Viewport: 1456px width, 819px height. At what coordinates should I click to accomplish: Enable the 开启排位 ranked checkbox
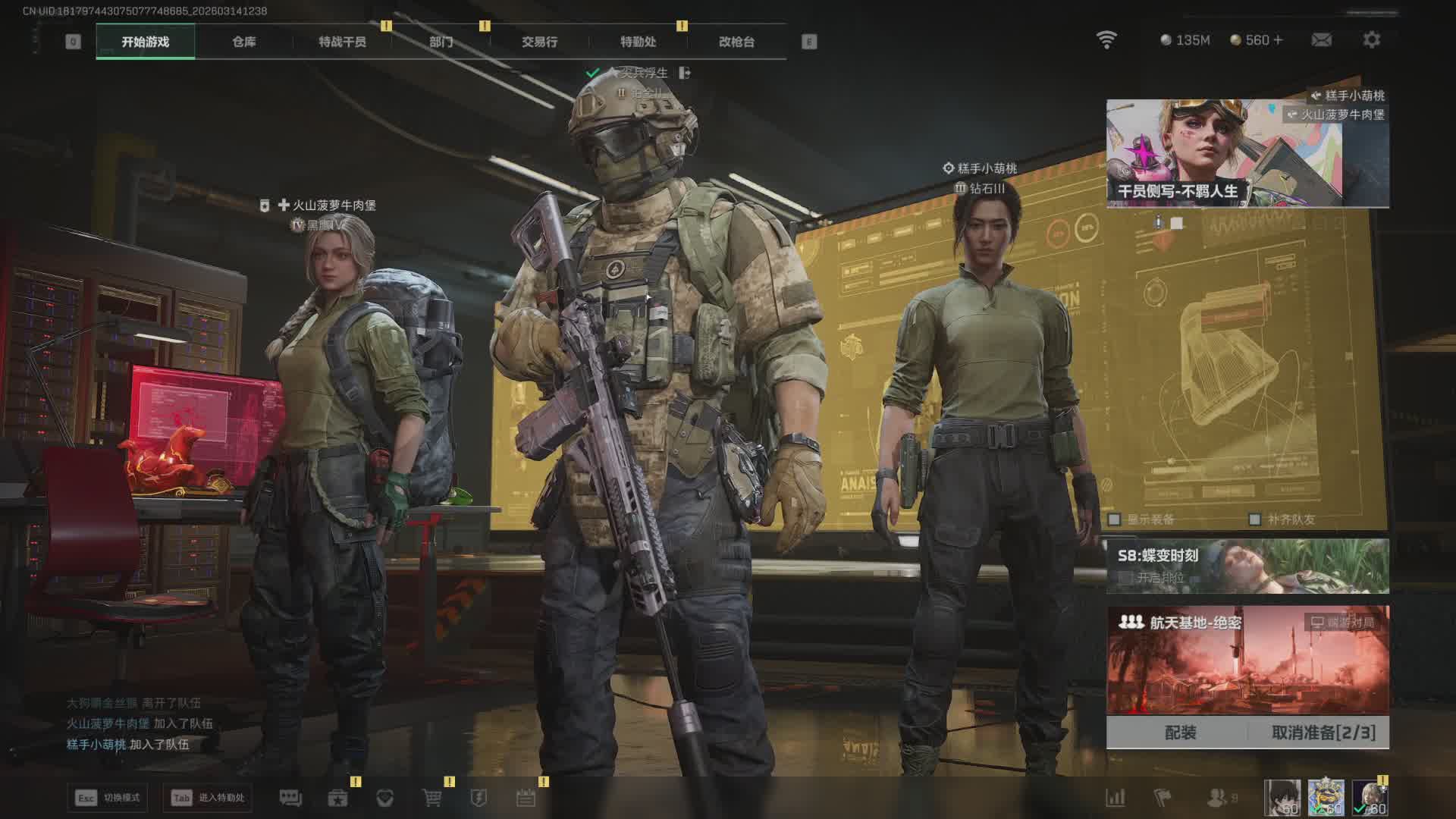pyautogui.click(x=1126, y=578)
